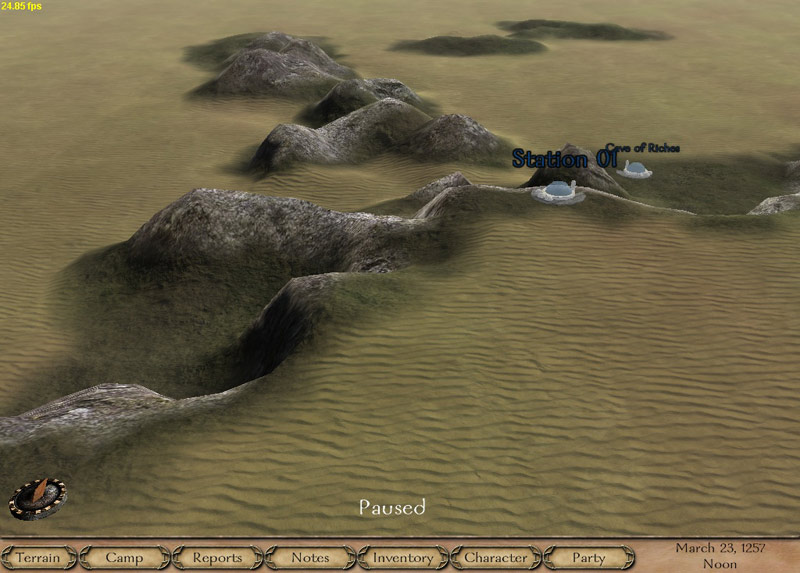Select the Cave of Riches location
The width and height of the screenshot is (800, 573).
(x=634, y=169)
